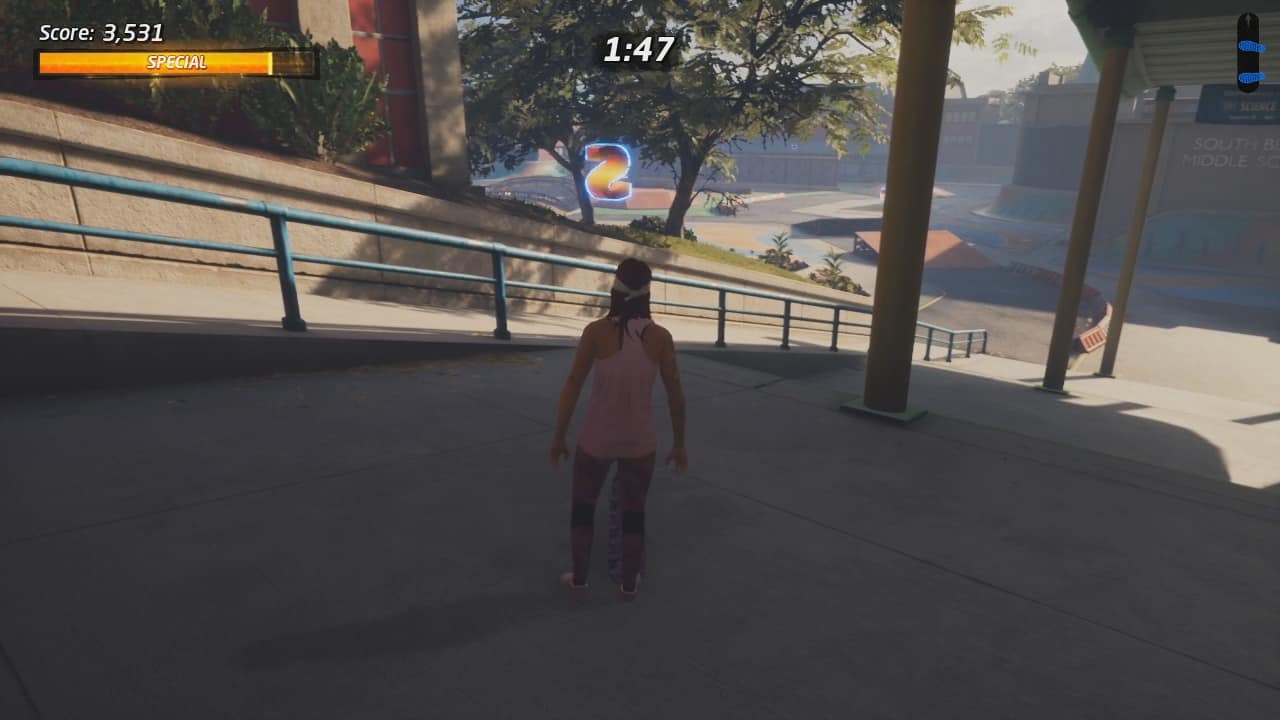Screen dimensions: 1280x720
Task: Click the blue footprint marks on the board icon
Action: pyautogui.click(x=1250, y=62)
